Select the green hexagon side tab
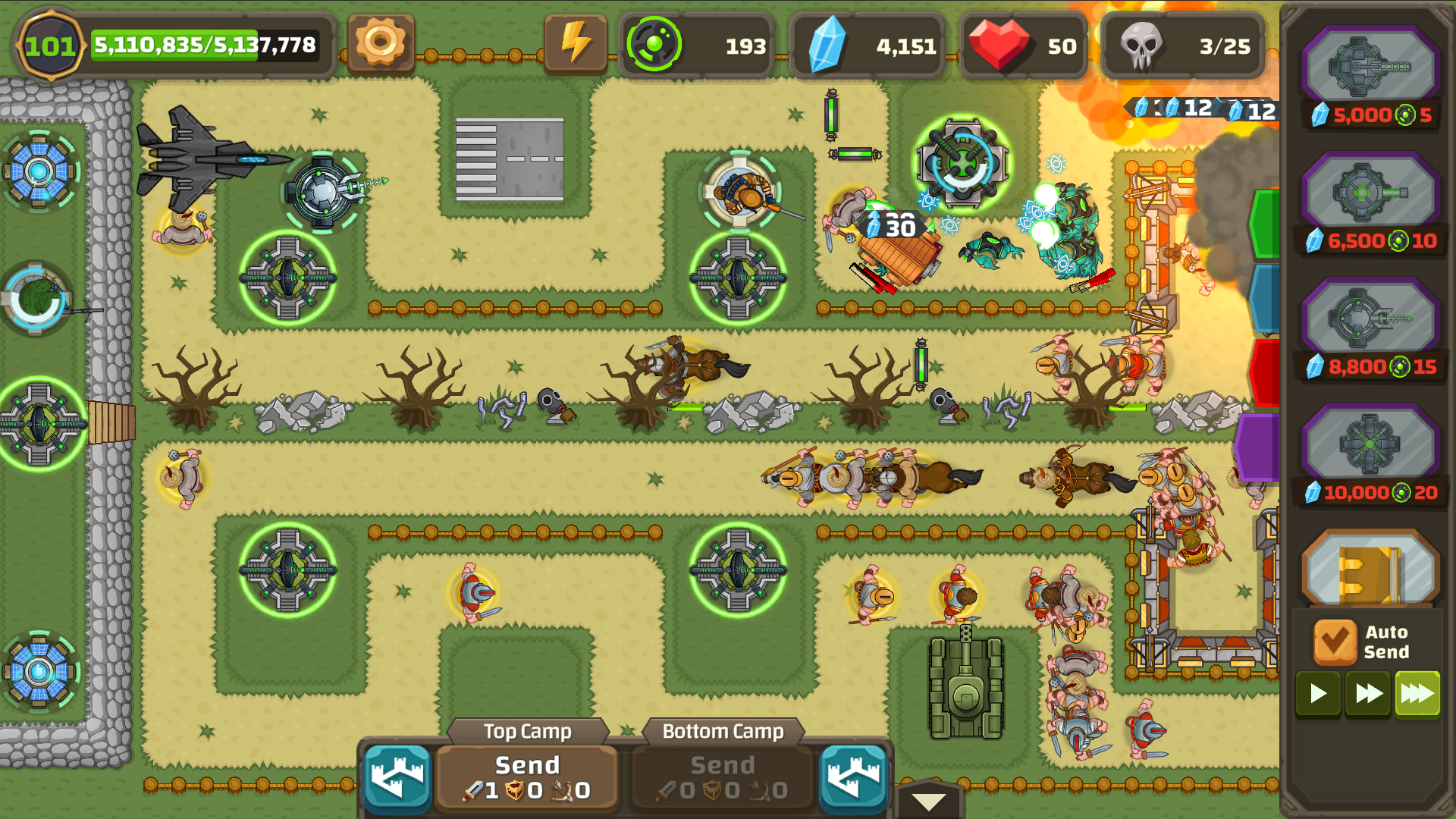1456x819 pixels. click(1266, 224)
